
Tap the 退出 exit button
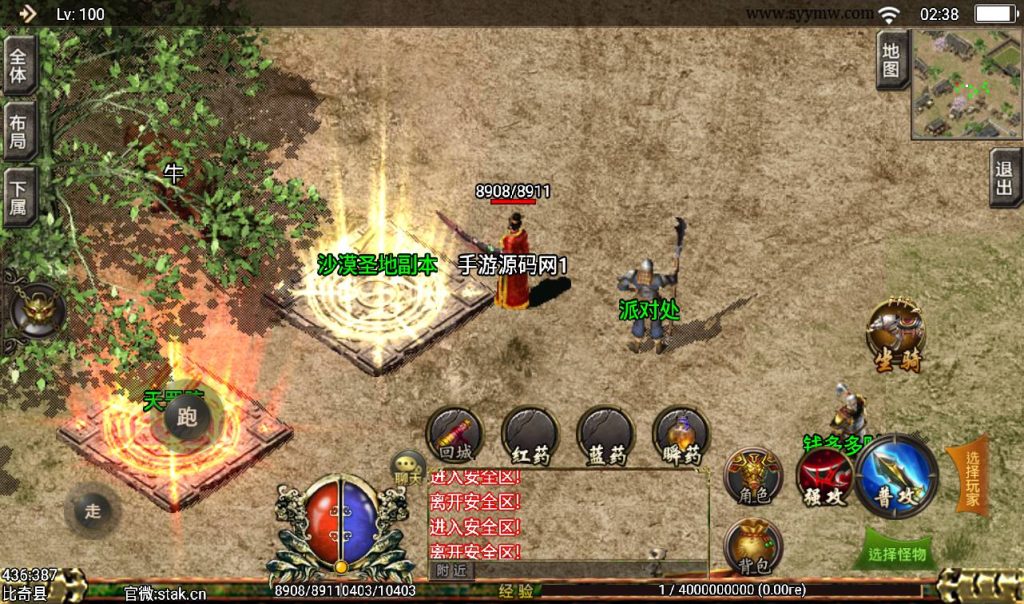coord(1005,178)
